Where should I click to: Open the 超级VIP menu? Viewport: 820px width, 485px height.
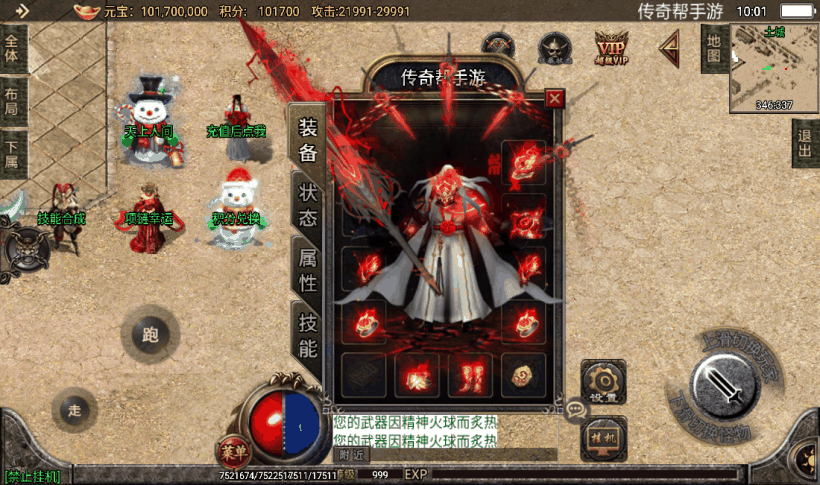(611, 47)
